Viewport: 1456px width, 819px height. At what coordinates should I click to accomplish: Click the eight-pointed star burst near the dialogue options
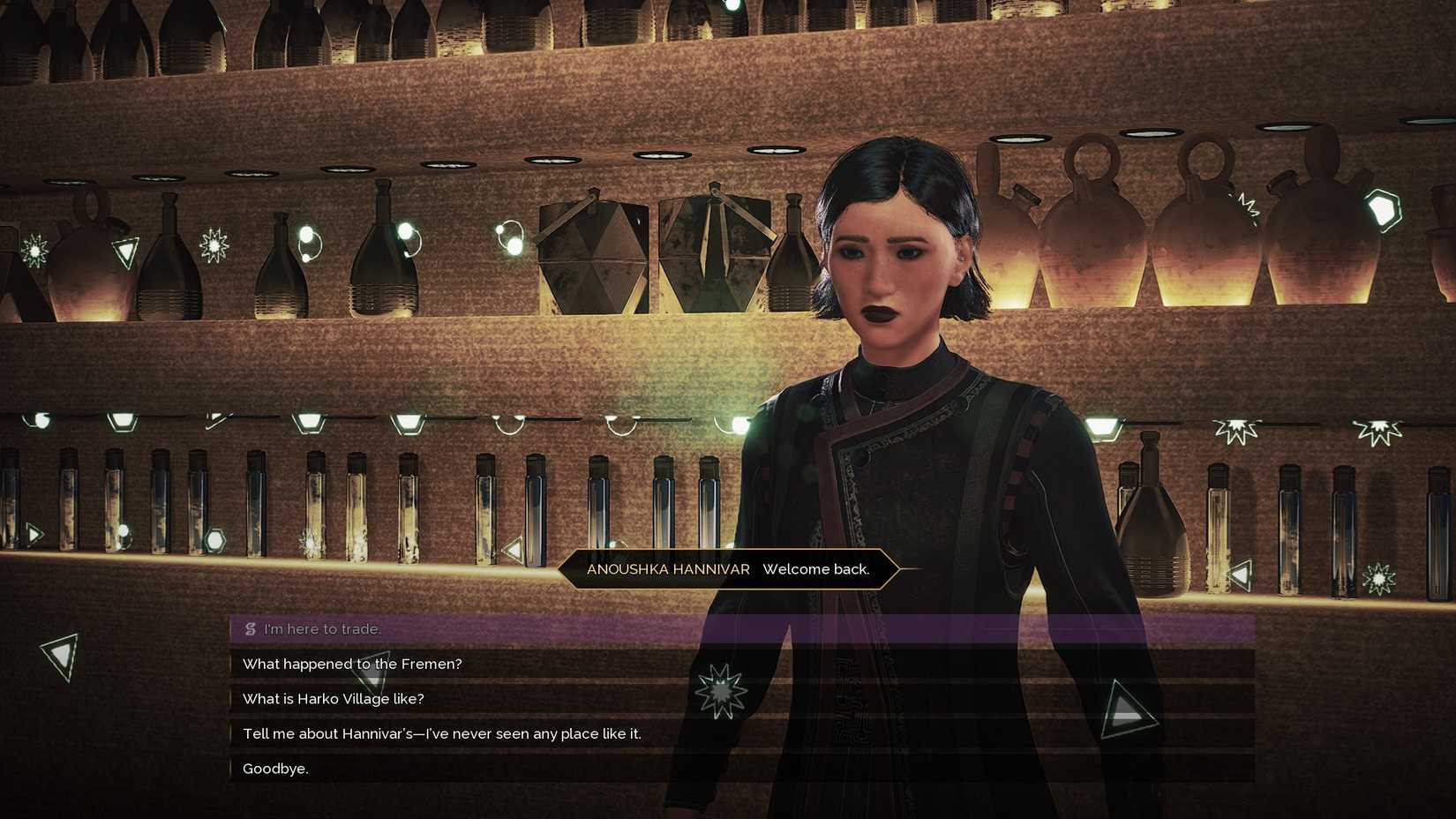(x=722, y=693)
